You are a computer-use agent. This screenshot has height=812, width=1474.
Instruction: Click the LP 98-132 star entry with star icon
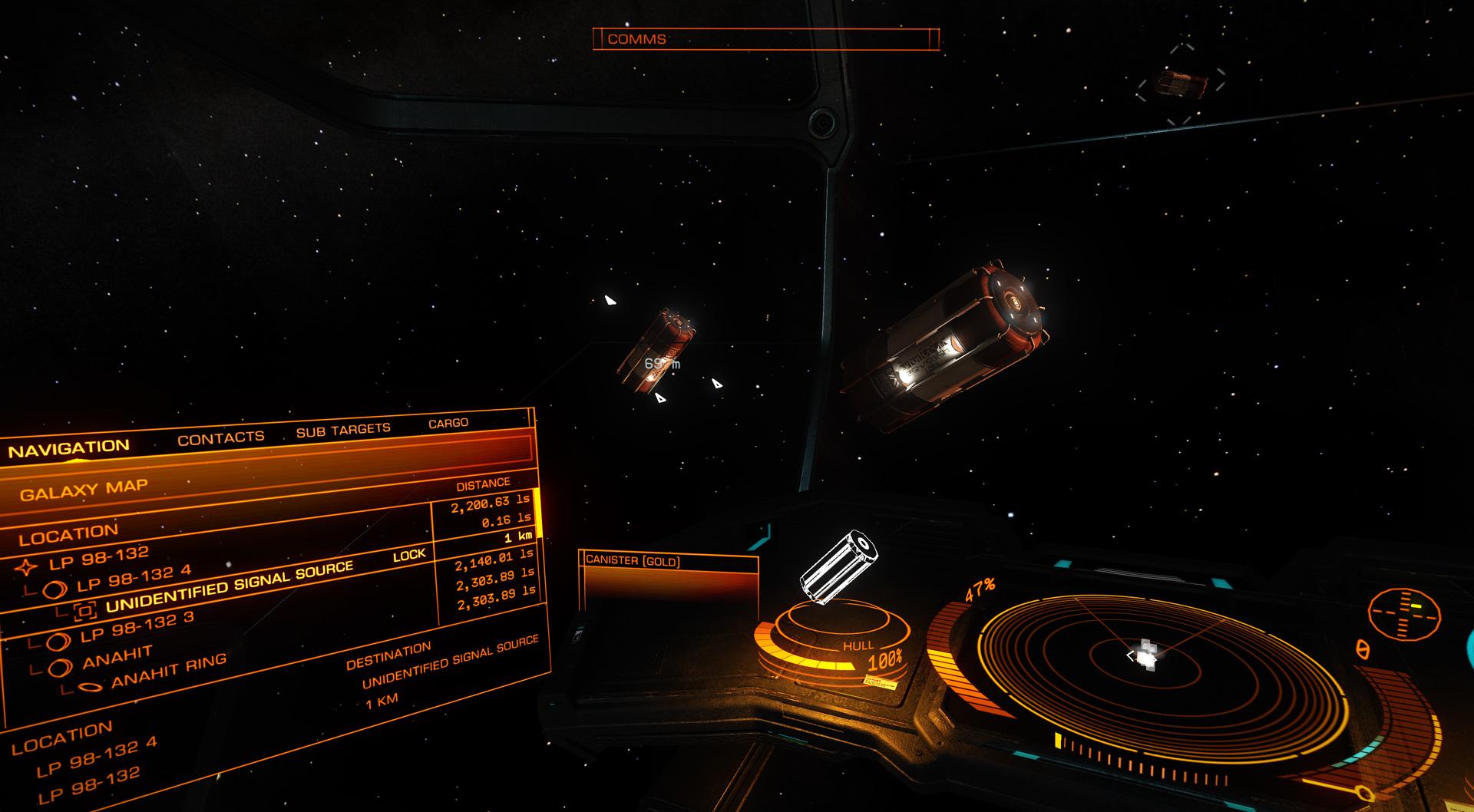tap(98, 559)
